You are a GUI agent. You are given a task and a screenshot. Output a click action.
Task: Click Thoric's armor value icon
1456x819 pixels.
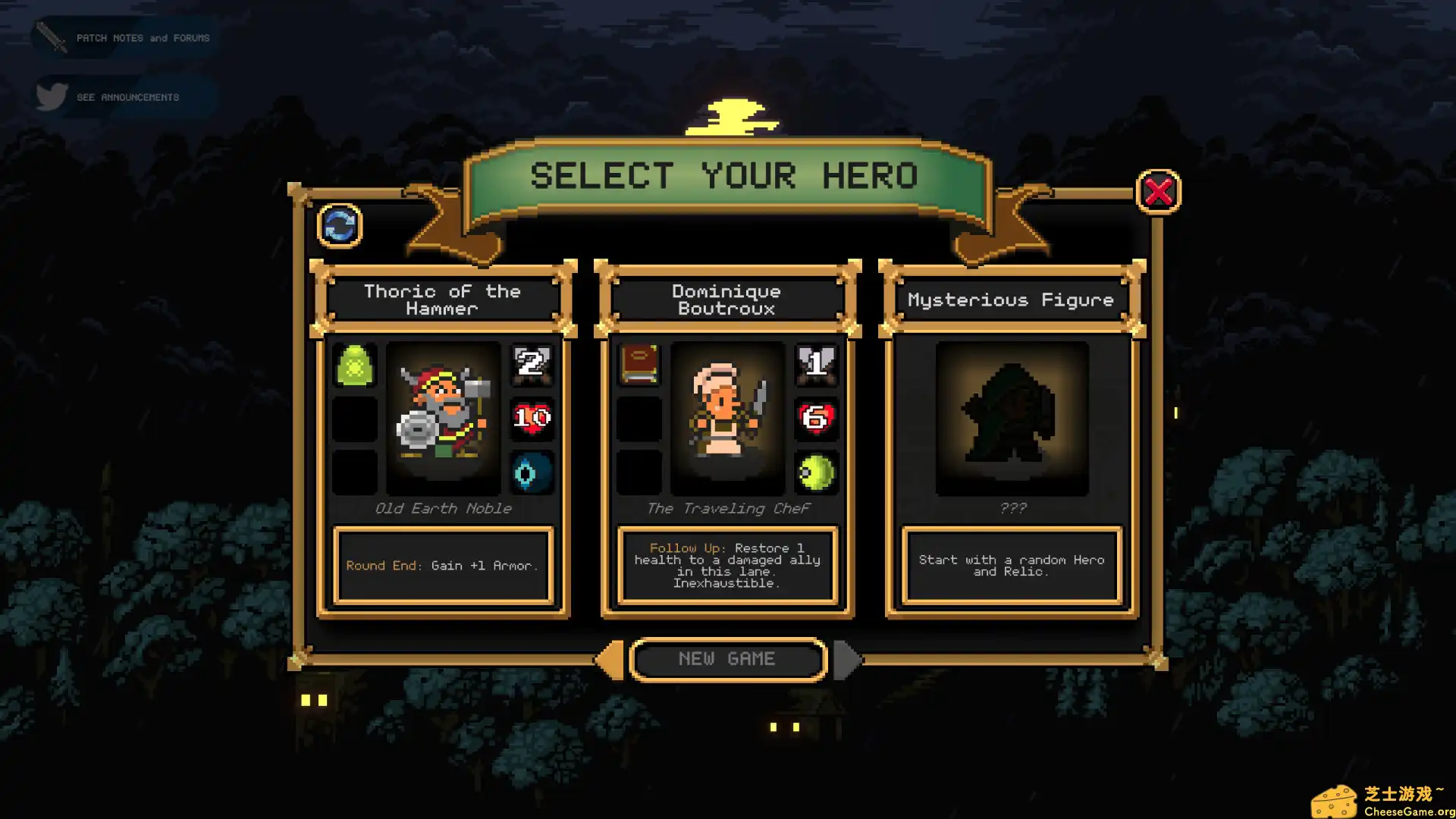(532, 366)
